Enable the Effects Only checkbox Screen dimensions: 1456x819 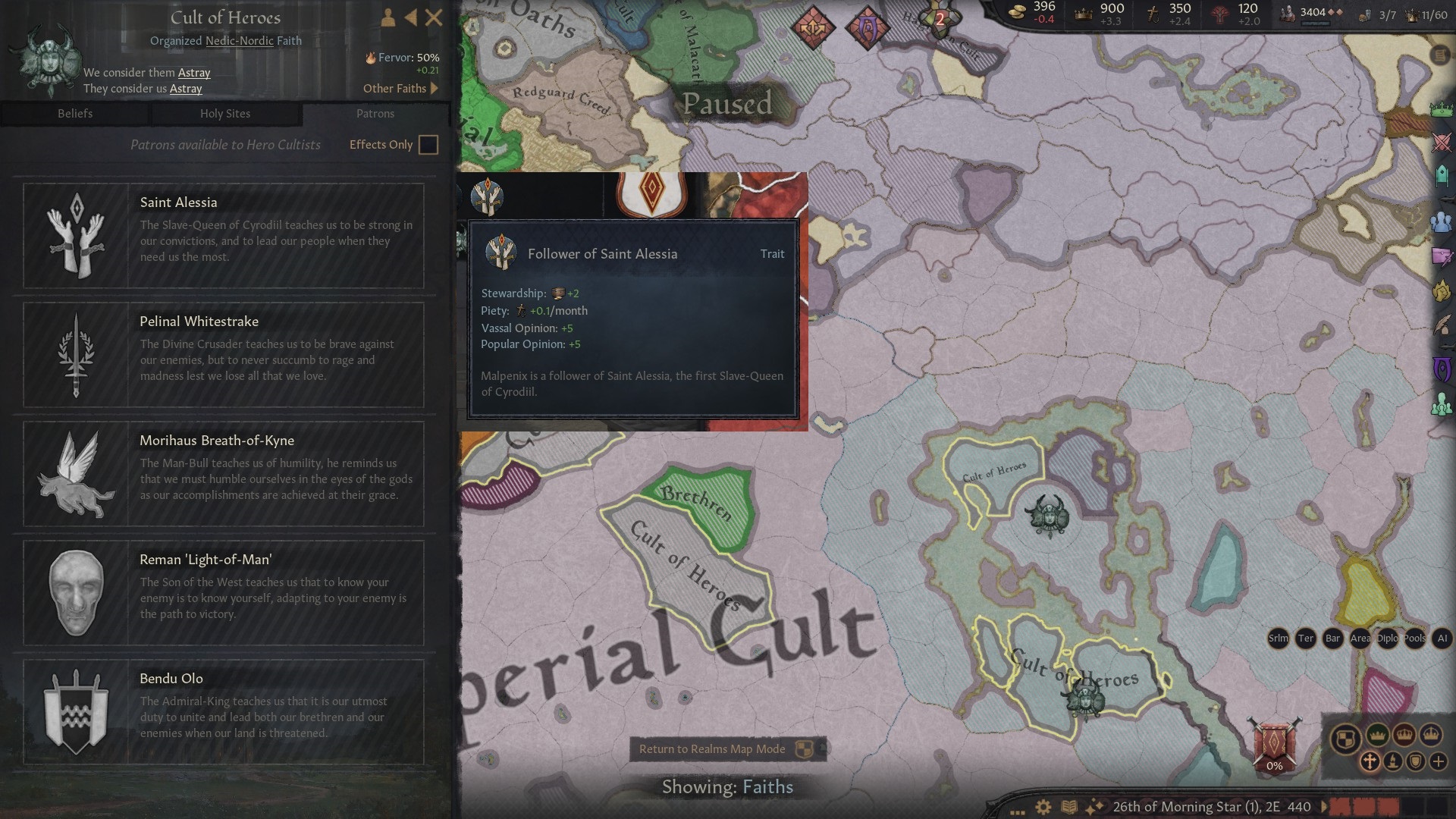[428, 144]
